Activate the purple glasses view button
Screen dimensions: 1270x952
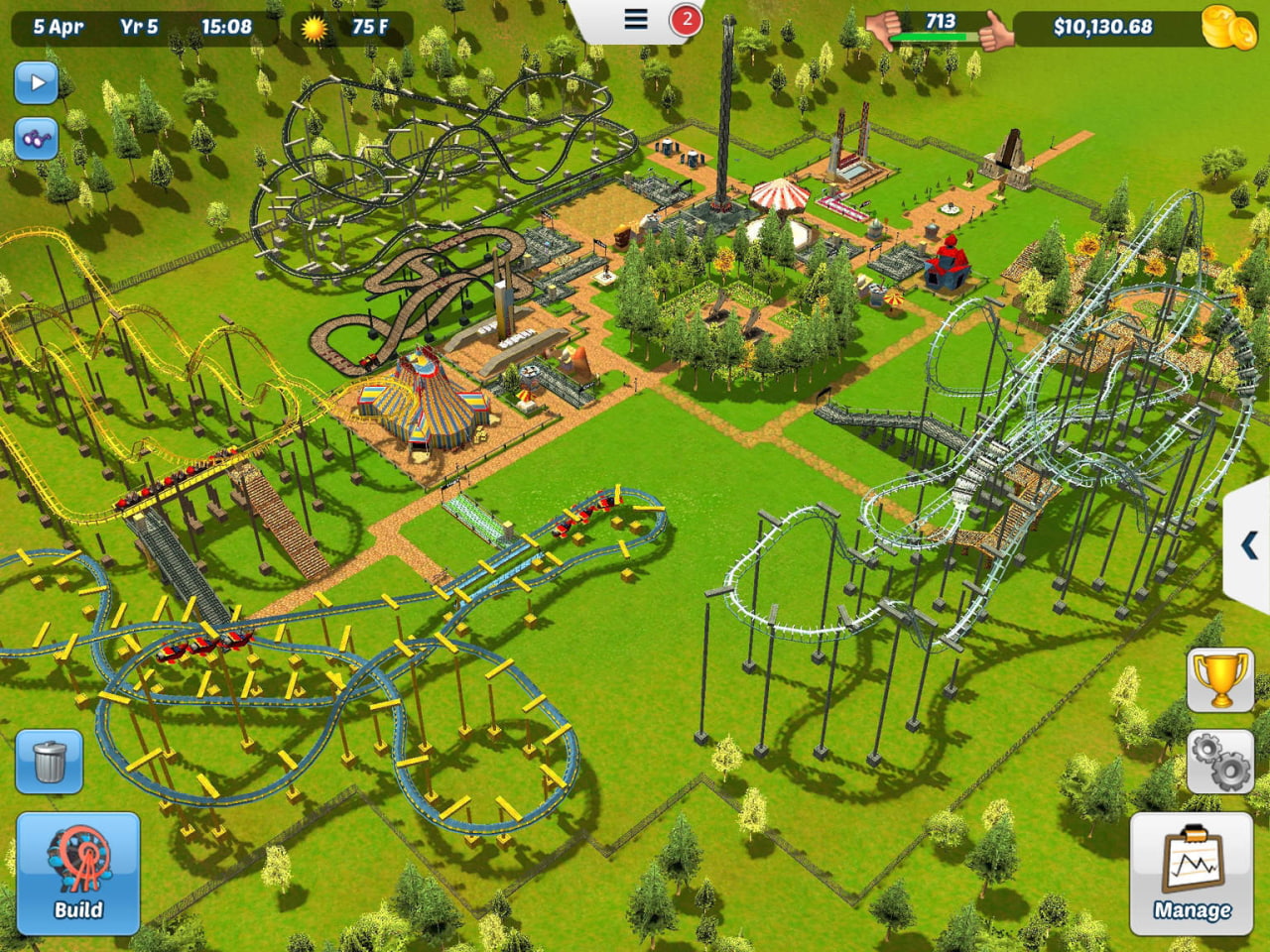pyautogui.click(x=37, y=138)
